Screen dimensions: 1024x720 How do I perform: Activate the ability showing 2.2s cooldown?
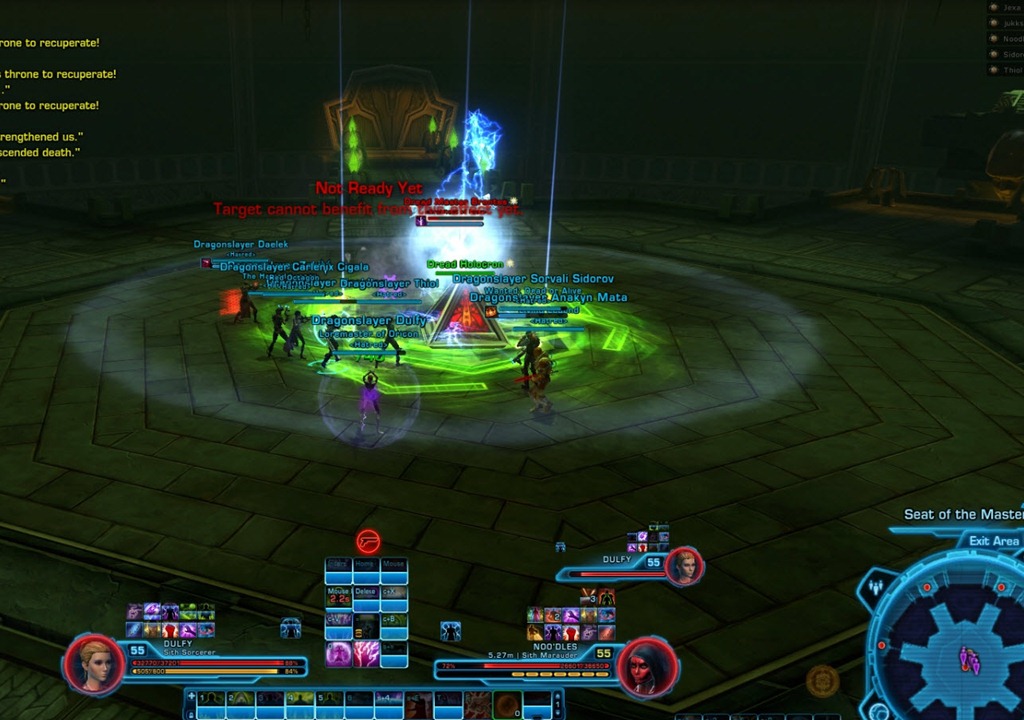pos(339,598)
